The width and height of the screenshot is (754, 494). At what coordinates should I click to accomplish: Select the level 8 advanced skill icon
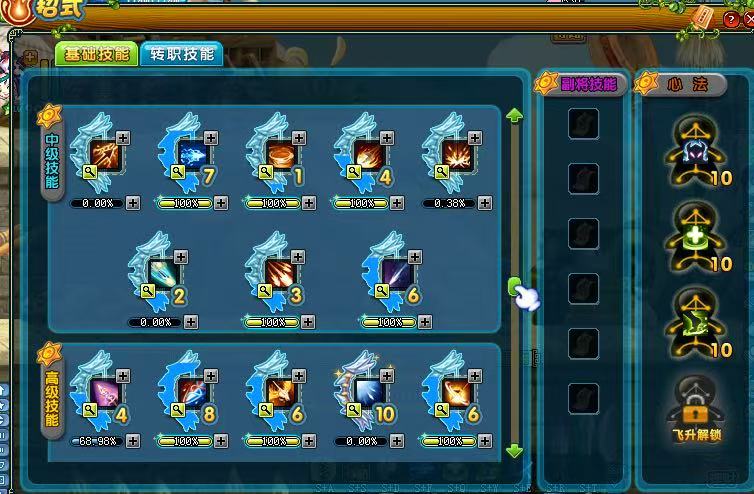pyautogui.click(x=191, y=391)
